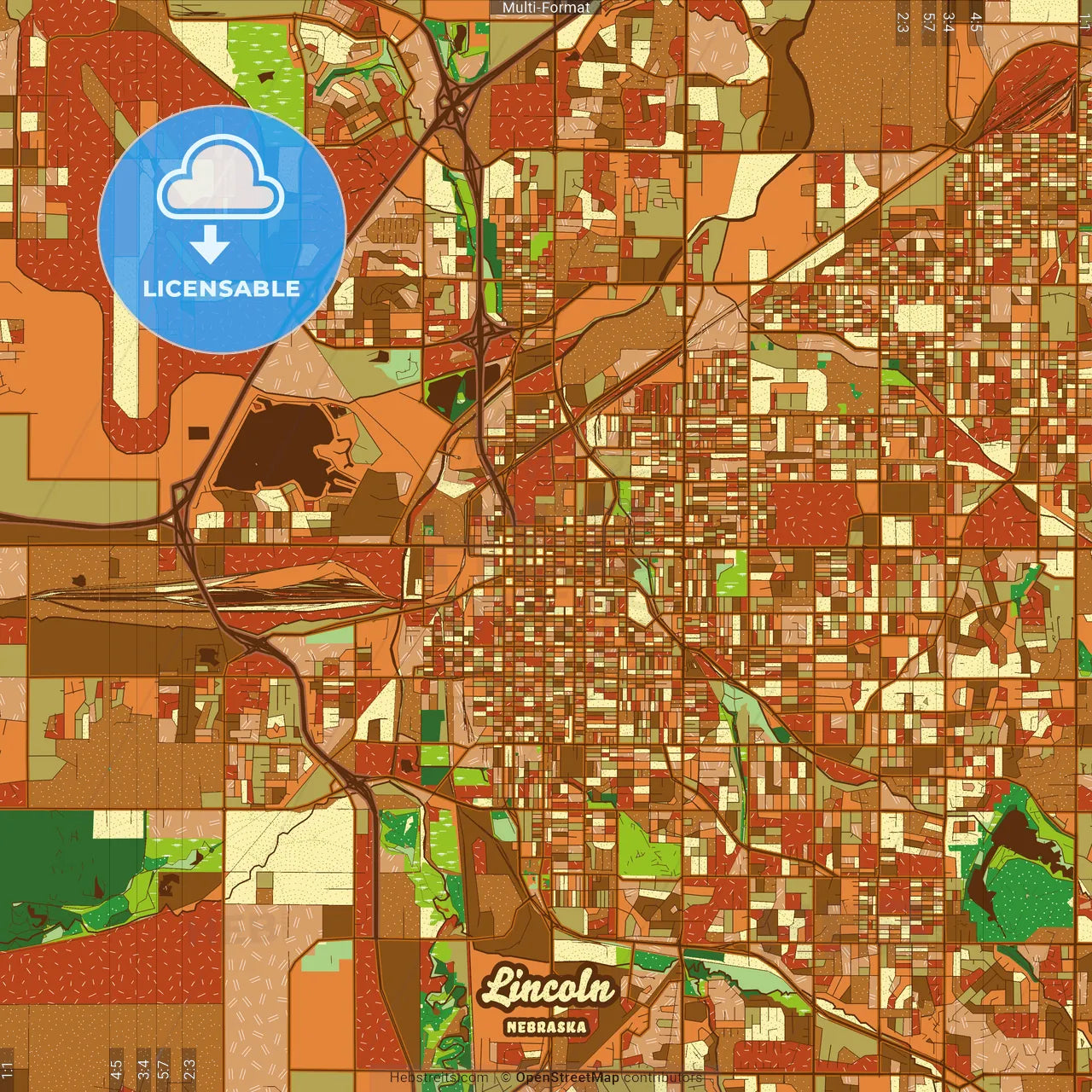Open the OpenStreetMap attribution link
Image resolution: width=1092 pixels, height=1092 pixels.
pyautogui.click(x=566, y=1077)
